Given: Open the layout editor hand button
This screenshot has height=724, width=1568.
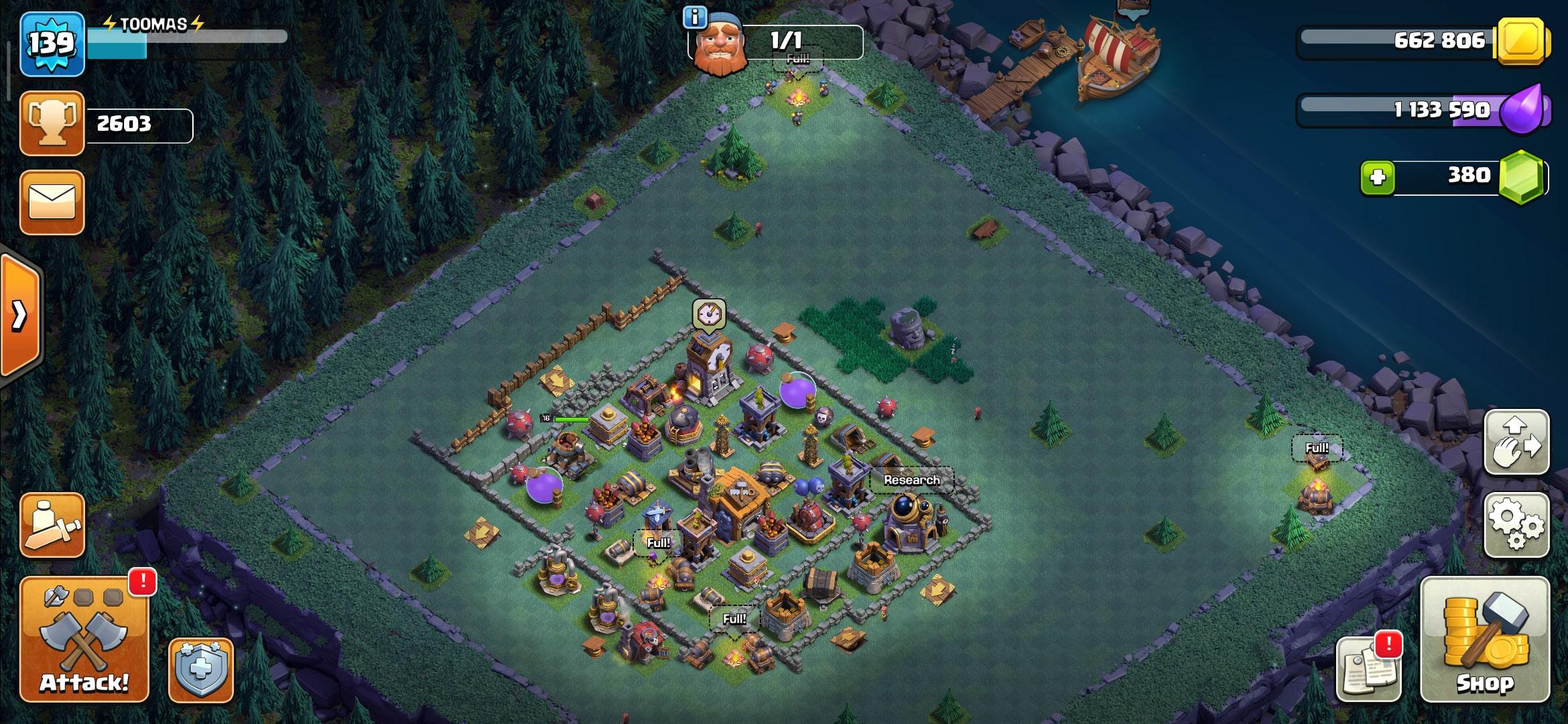Looking at the screenshot, I should pyautogui.click(x=1517, y=442).
